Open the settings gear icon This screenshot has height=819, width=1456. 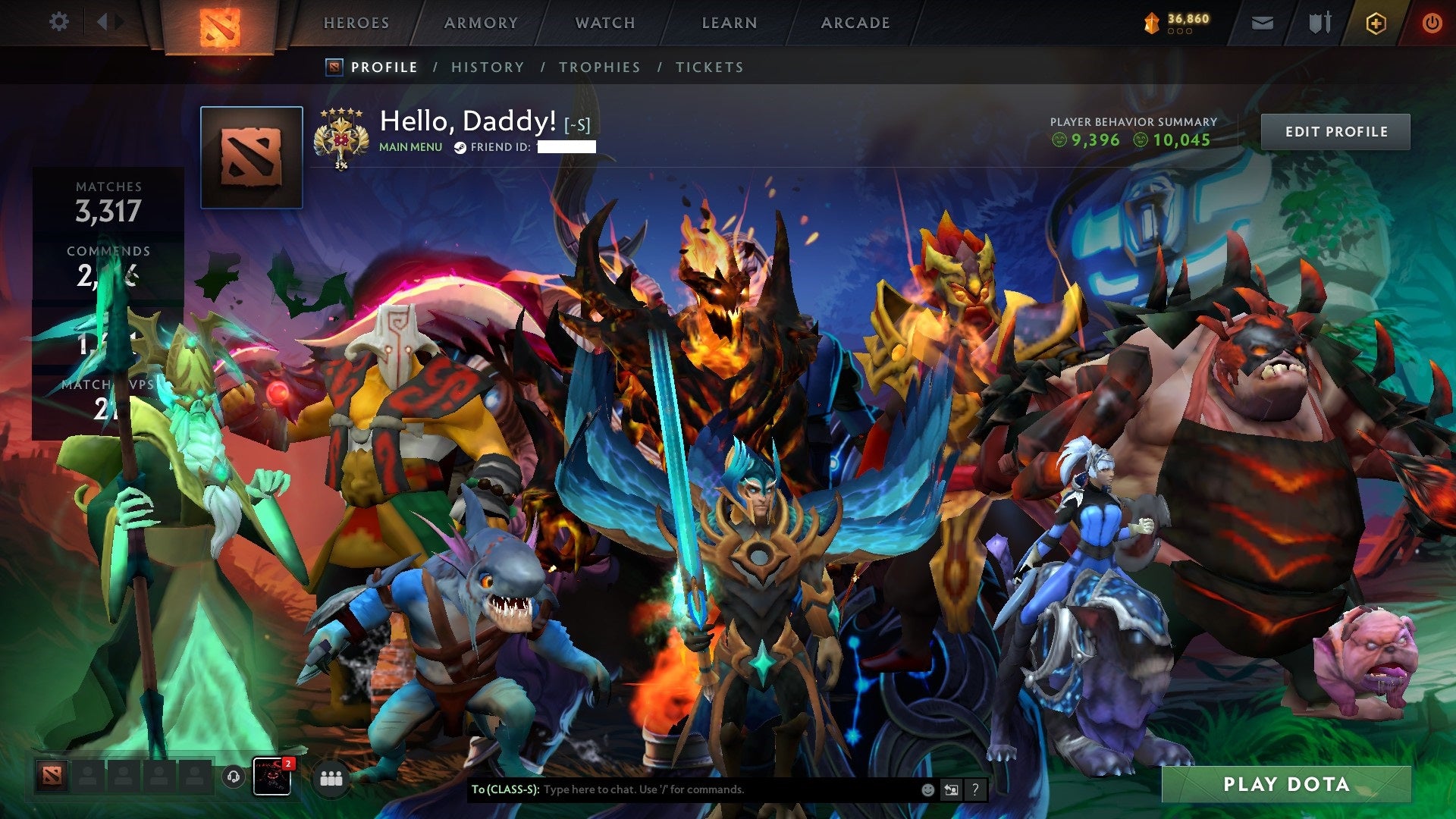click(x=59, y=22)
